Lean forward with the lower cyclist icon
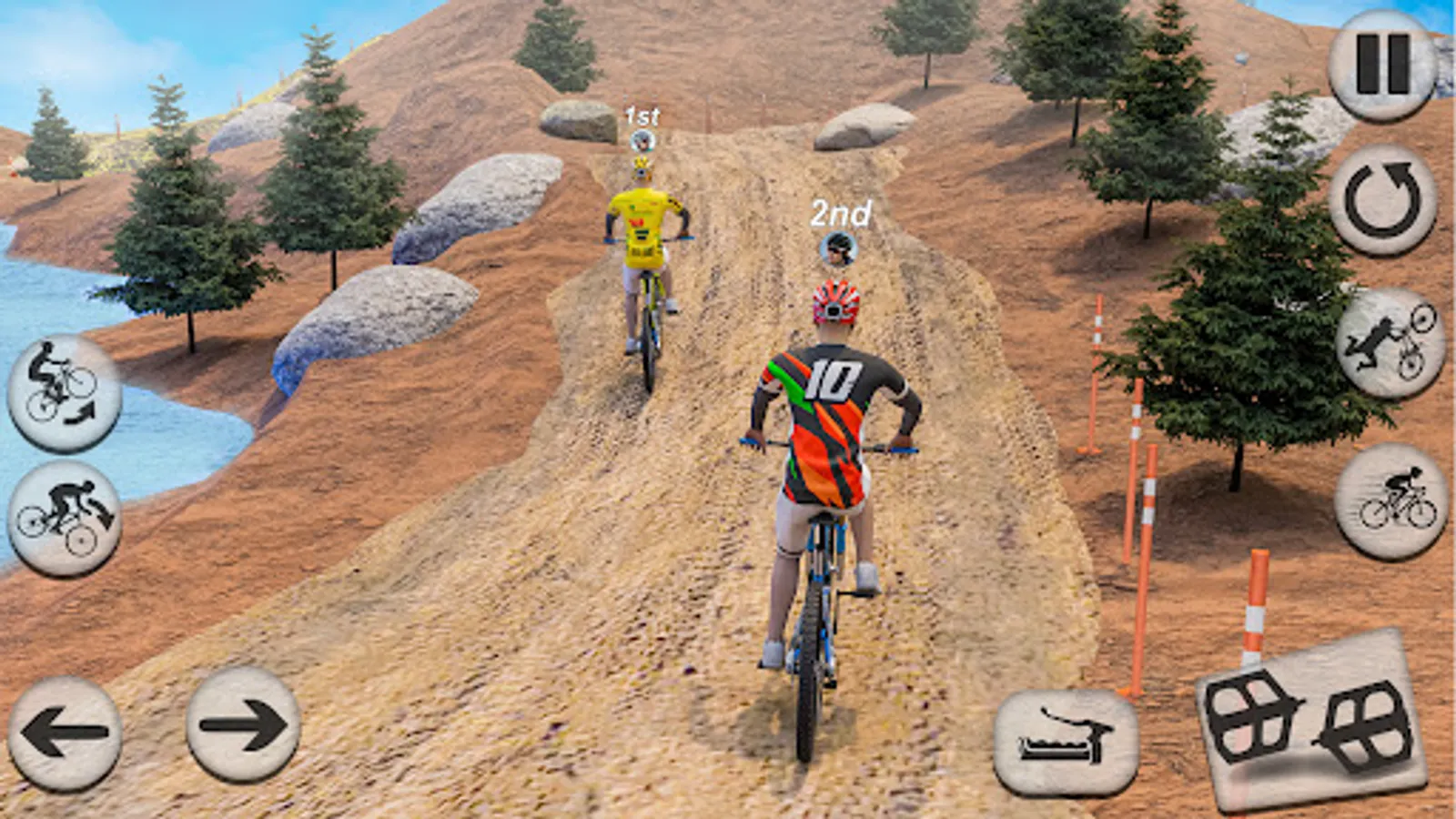Screen dimensions: 1456x819 (x=65, y=518)
